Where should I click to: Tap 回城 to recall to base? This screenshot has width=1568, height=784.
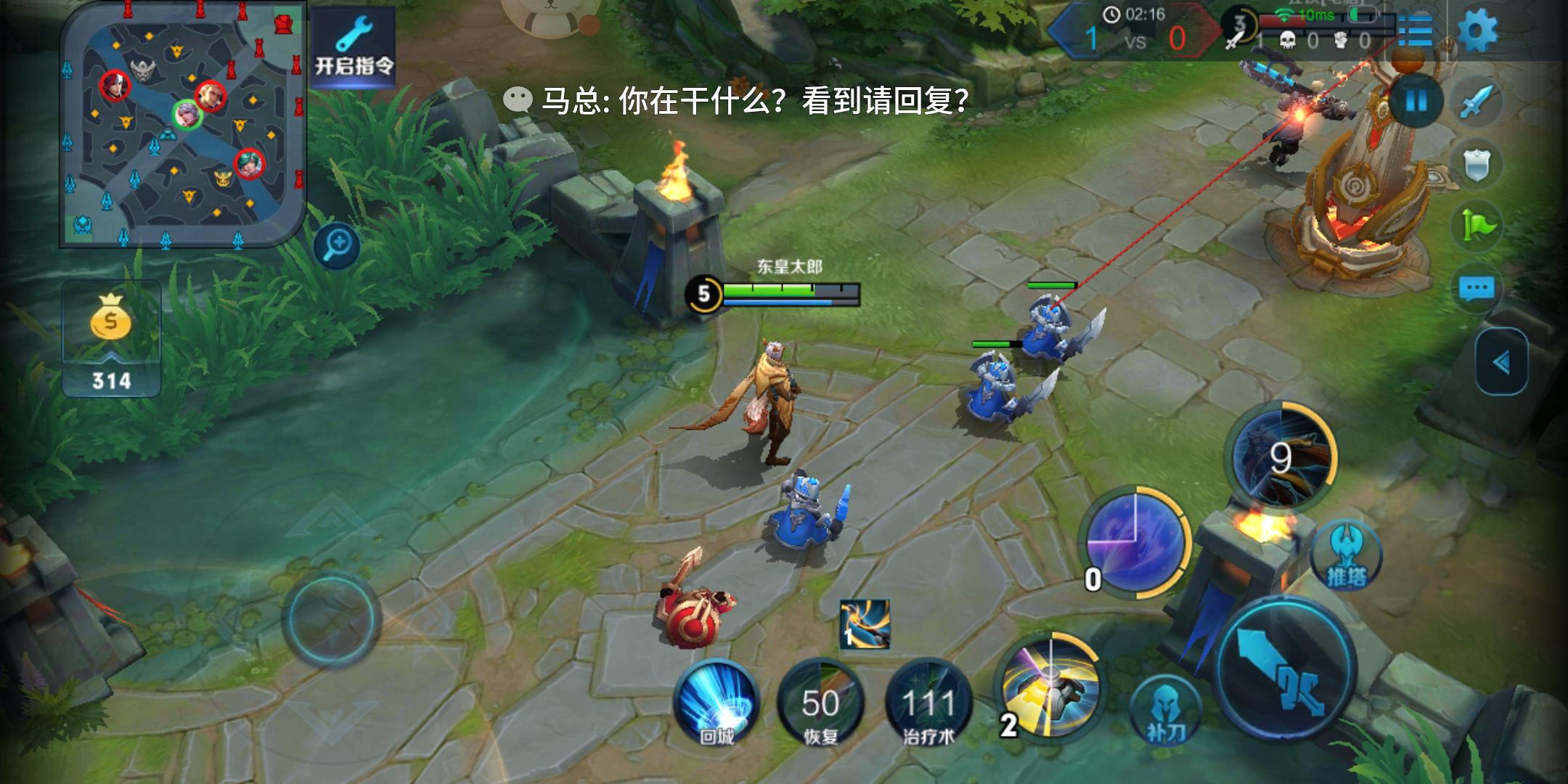(717, 703)
